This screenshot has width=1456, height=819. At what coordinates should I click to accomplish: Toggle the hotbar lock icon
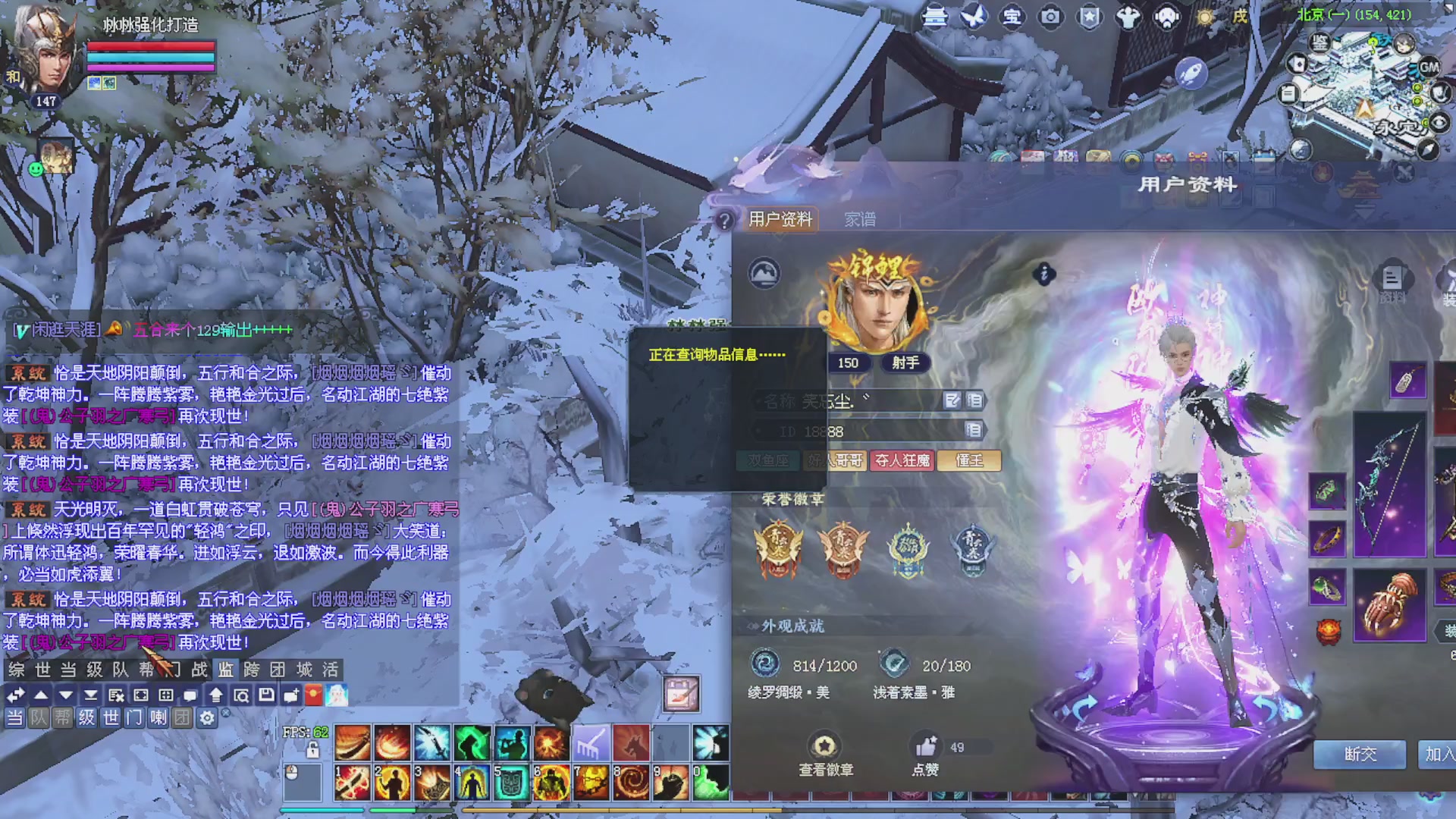point(312,751)
